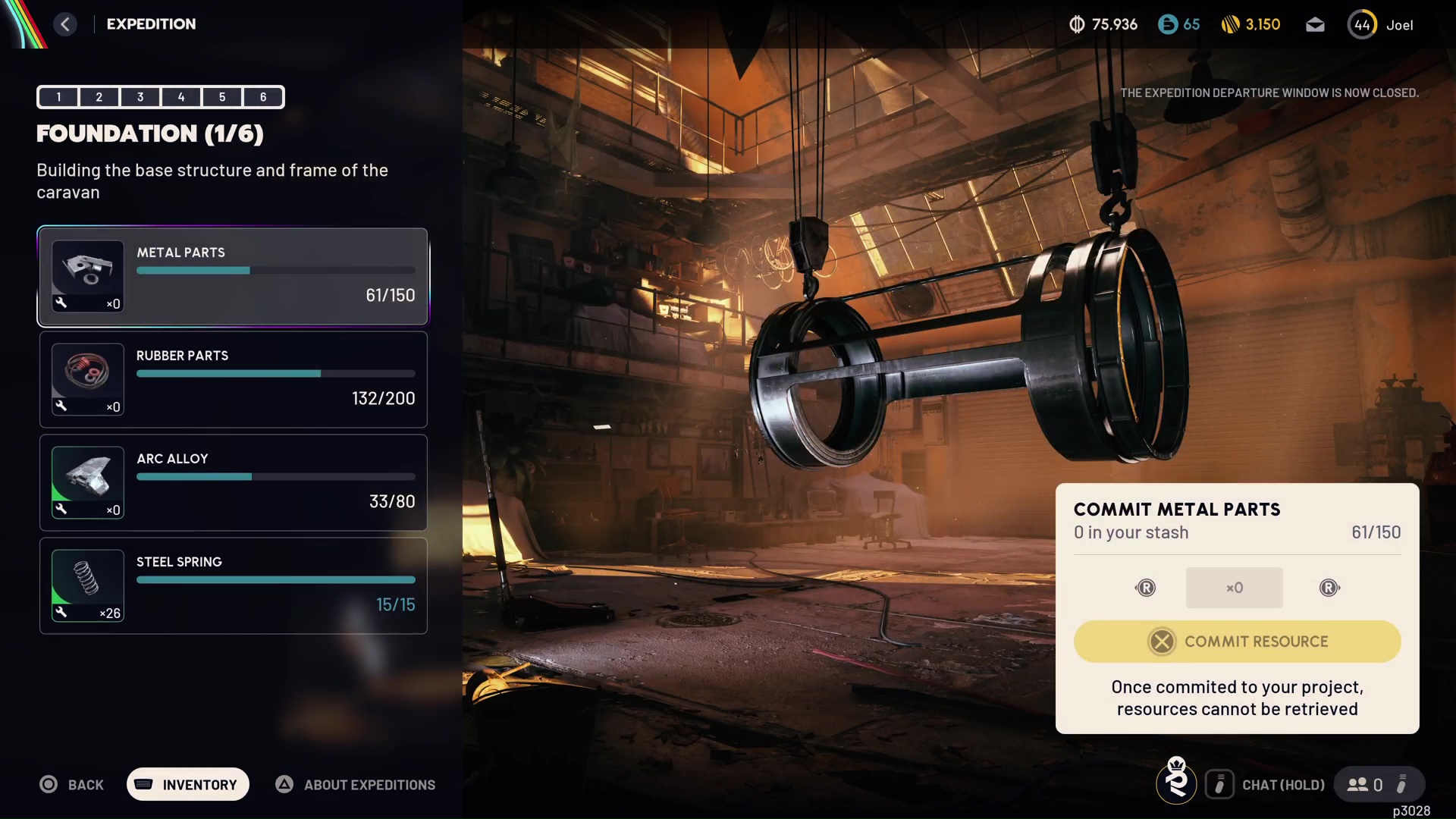Open the Chat panel
Viewport: 1456px width, 819px height.
pyautogui.click(x=1266, y=785)
